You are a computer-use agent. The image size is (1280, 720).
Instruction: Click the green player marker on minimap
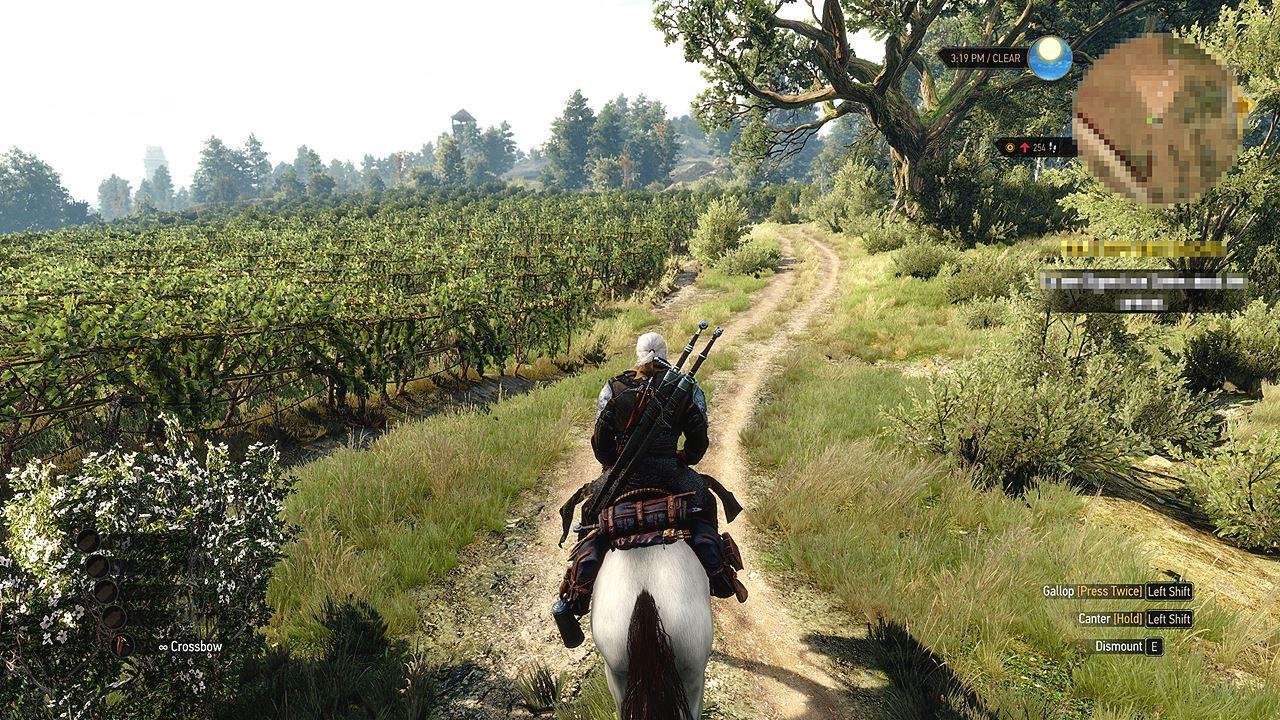[1148, 119]
